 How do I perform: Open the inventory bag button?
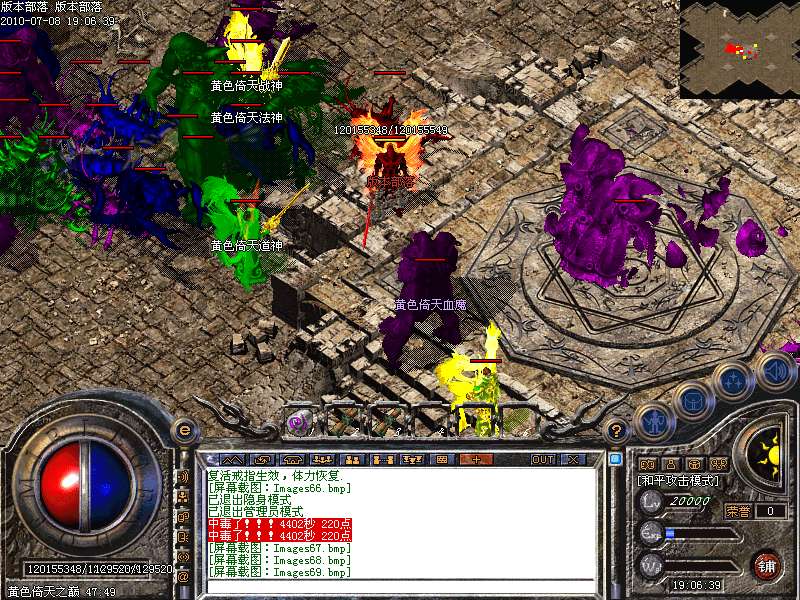(x=692, y=401)
